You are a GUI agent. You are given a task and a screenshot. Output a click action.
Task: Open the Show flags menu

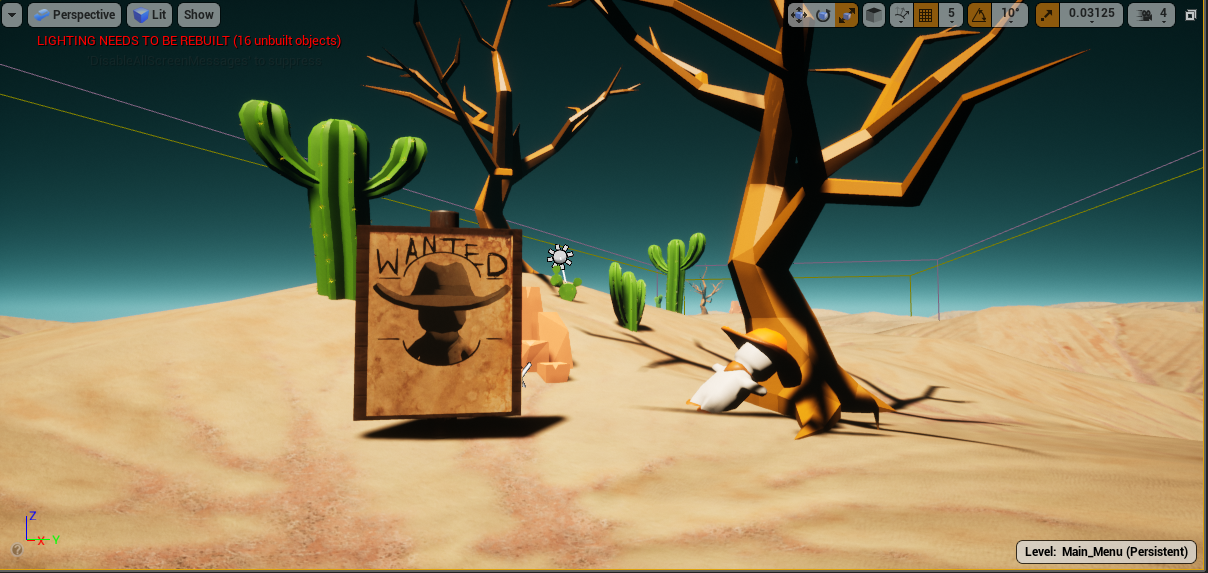pyautogui.click(x=199, y=15)
